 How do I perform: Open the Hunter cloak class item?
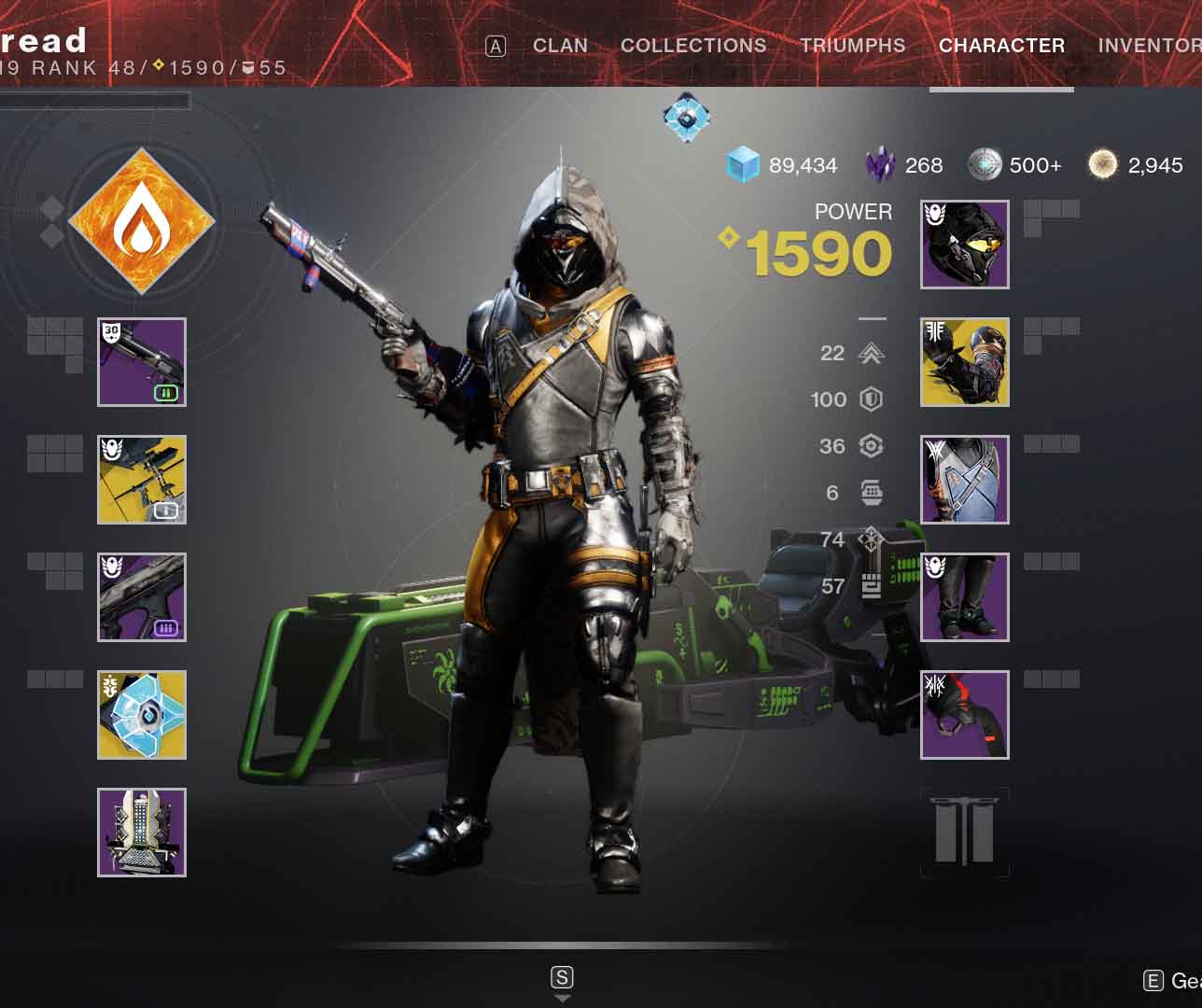(x=963, y=715)
